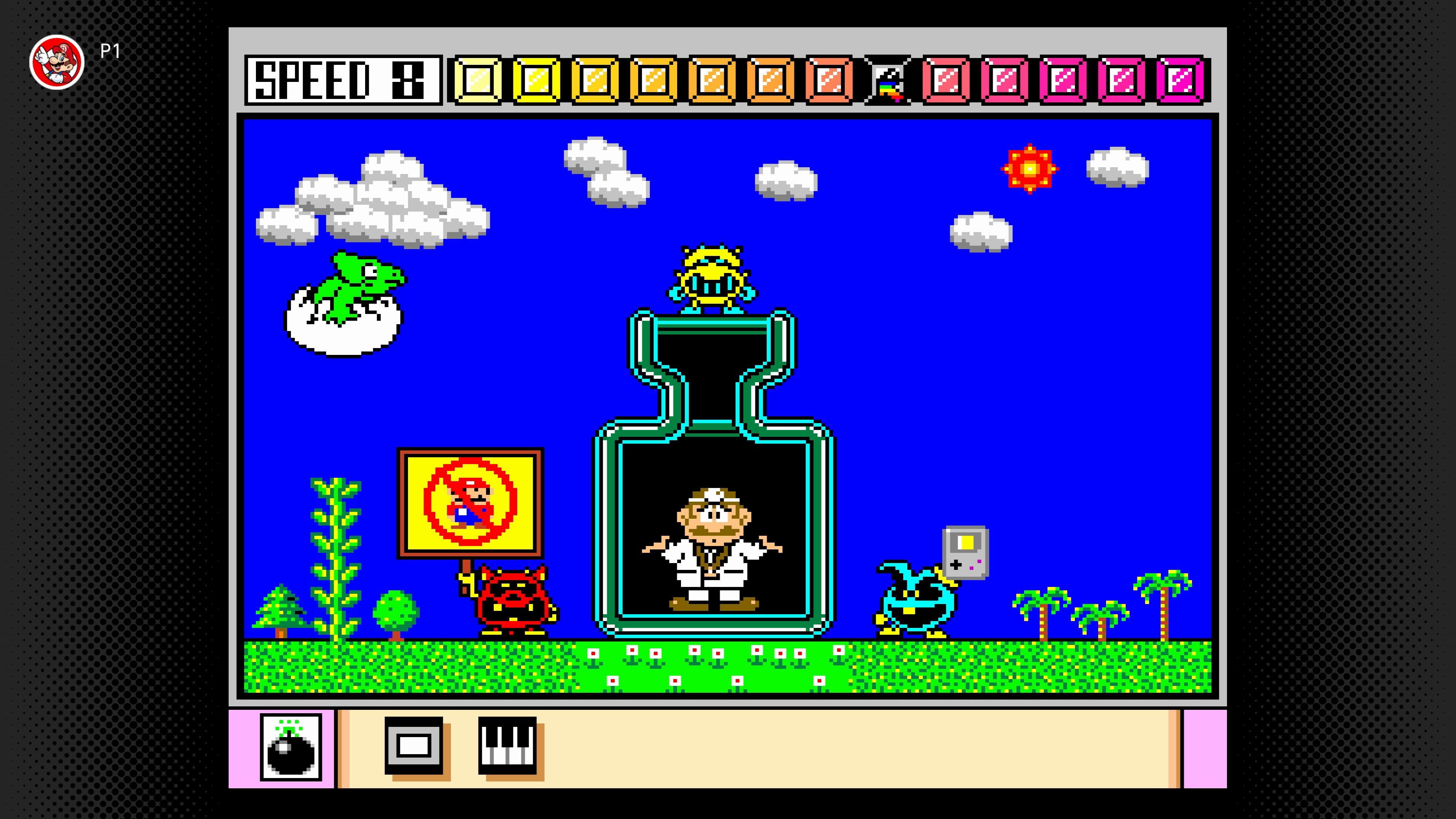Click the Mario P1 player badge
The height and width of the screenshot is (819, 1456).
[x=57, y=61]
